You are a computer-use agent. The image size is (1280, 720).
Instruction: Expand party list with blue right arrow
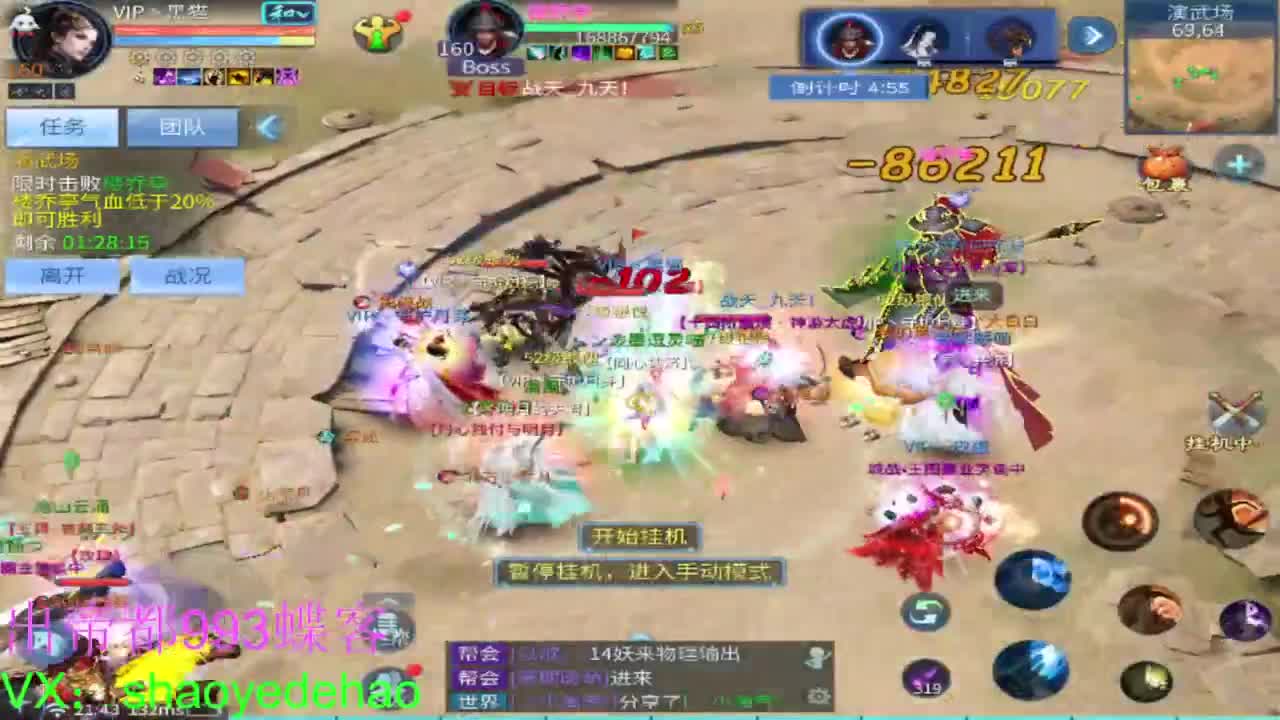pos(1091,33)
